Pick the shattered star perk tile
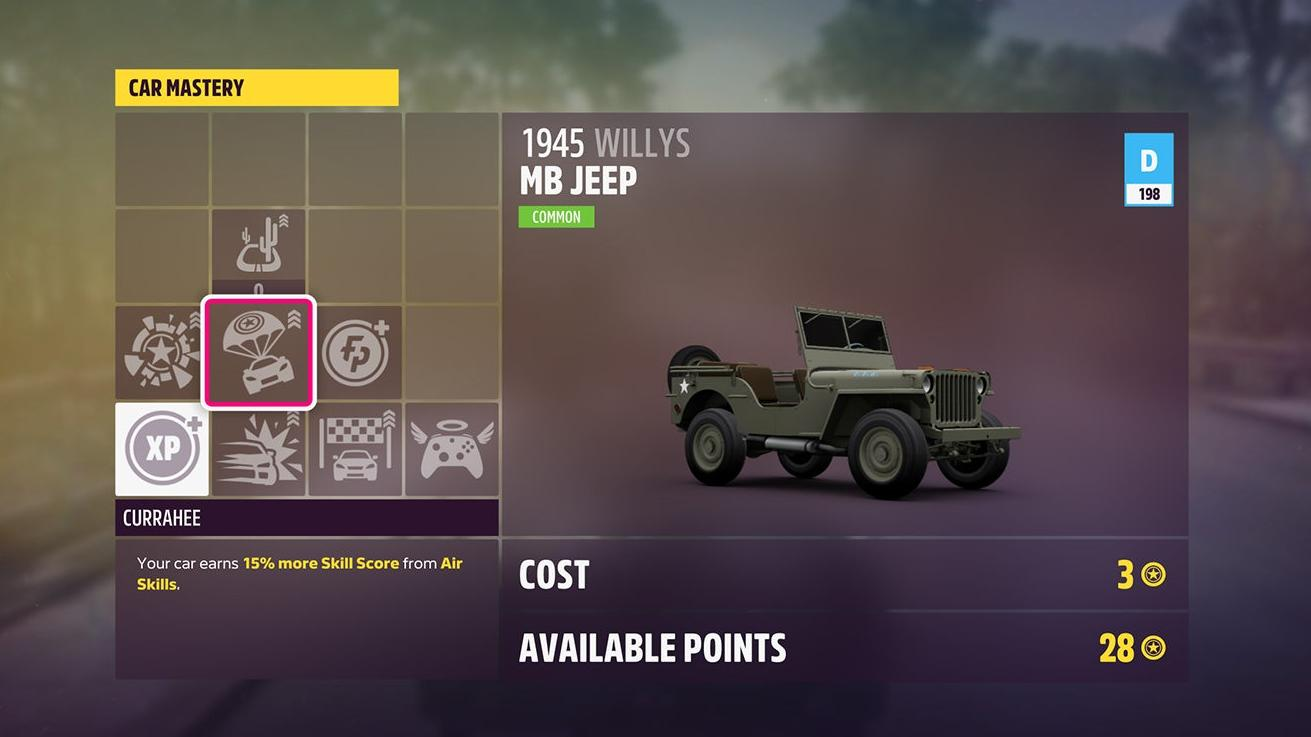Viewport: 1311px width, 737px height. point(162,352)
